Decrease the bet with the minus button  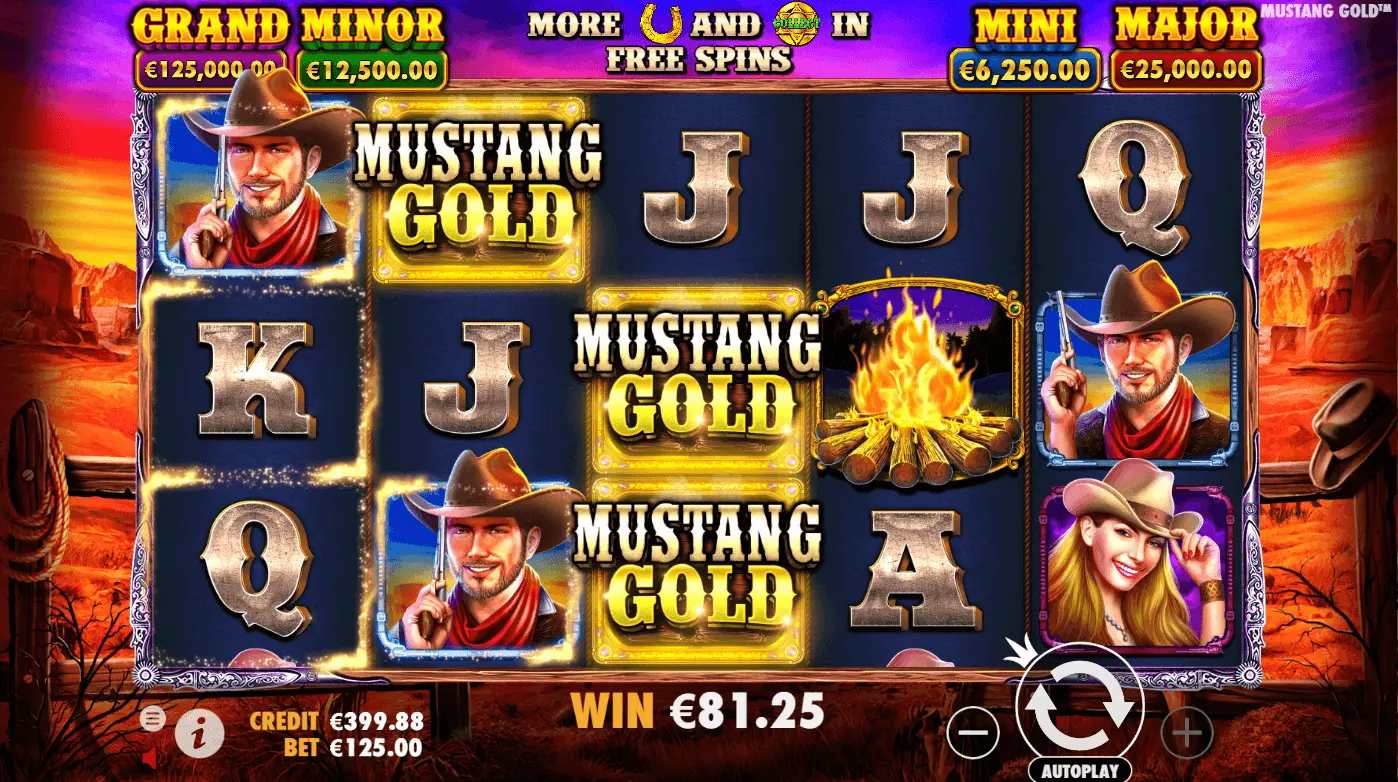tap(972, 735)
